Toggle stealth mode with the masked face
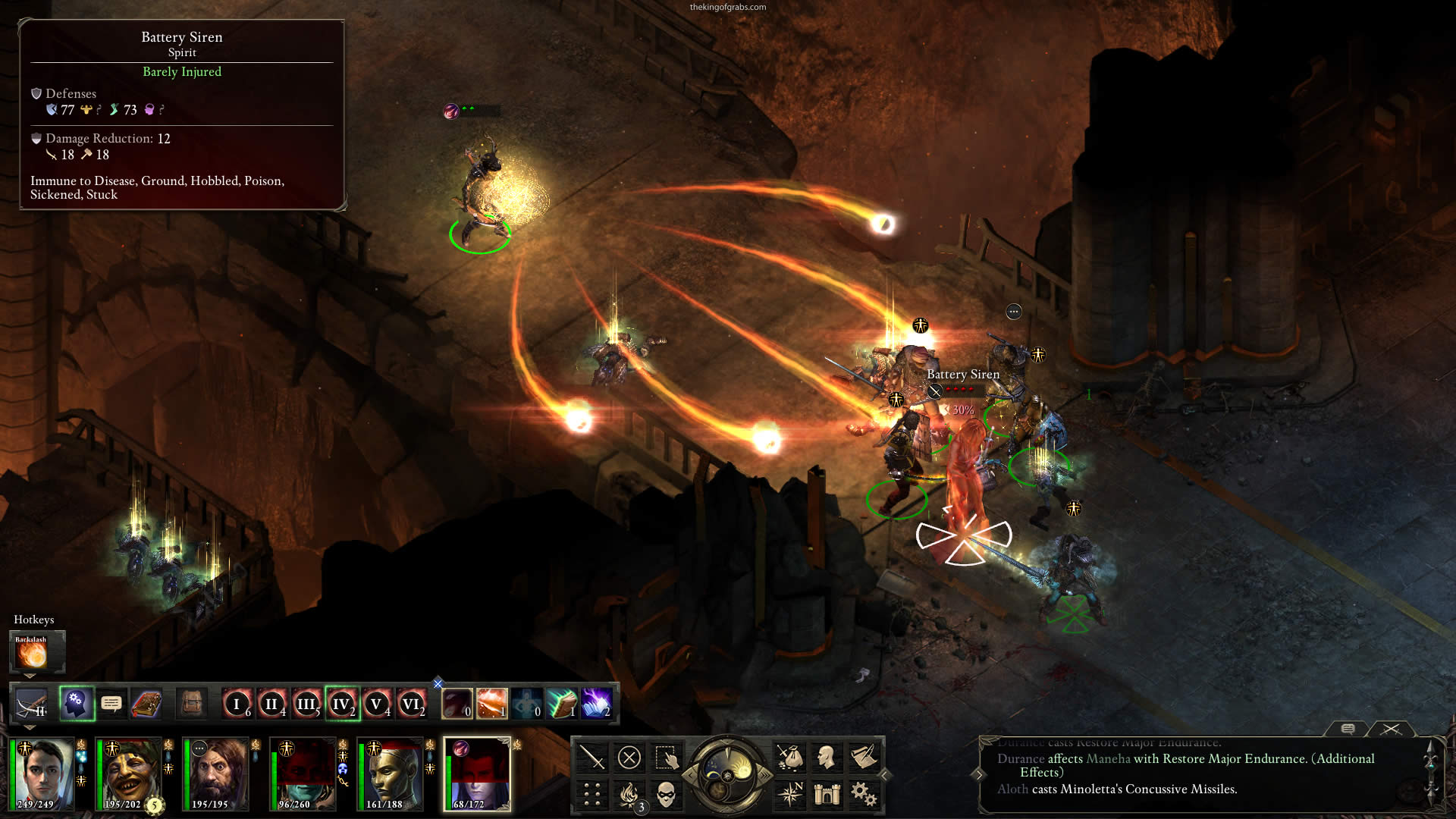Viewport: 1456px width, 819px height. click(x=666, y=795)
